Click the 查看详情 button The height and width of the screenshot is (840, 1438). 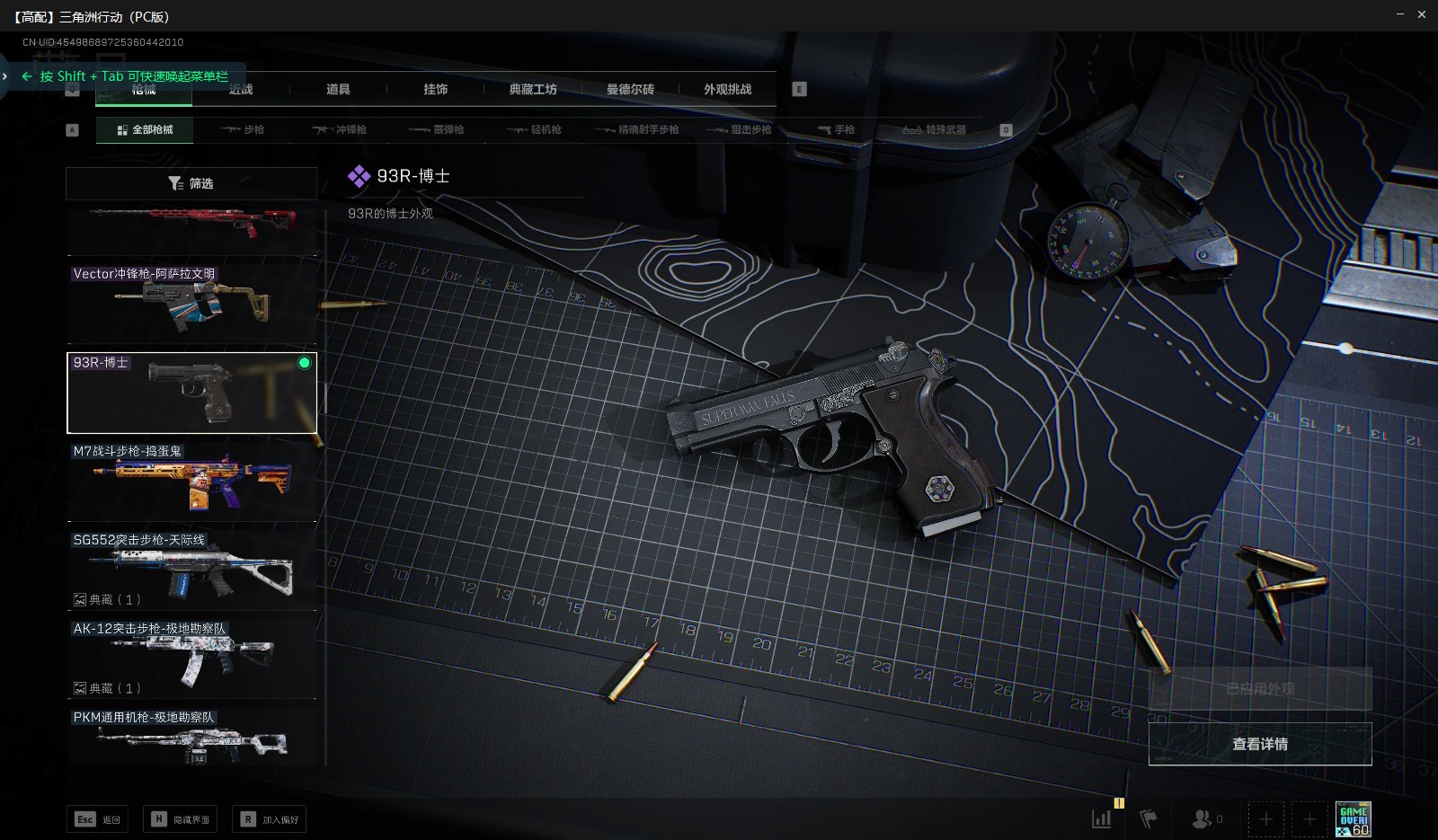[1260, 744]
